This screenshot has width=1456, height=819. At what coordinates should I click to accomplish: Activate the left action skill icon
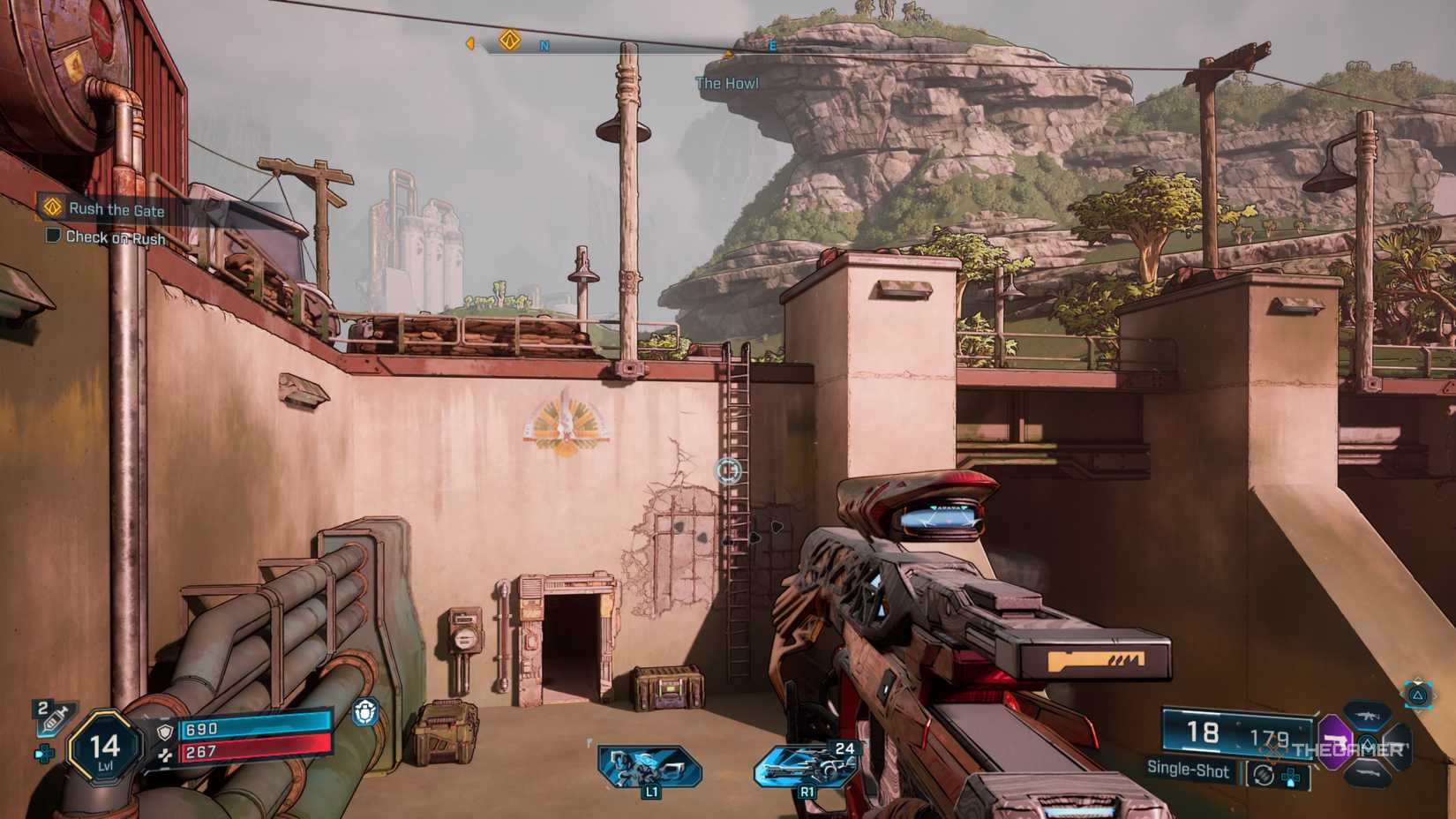pos(649,766)
